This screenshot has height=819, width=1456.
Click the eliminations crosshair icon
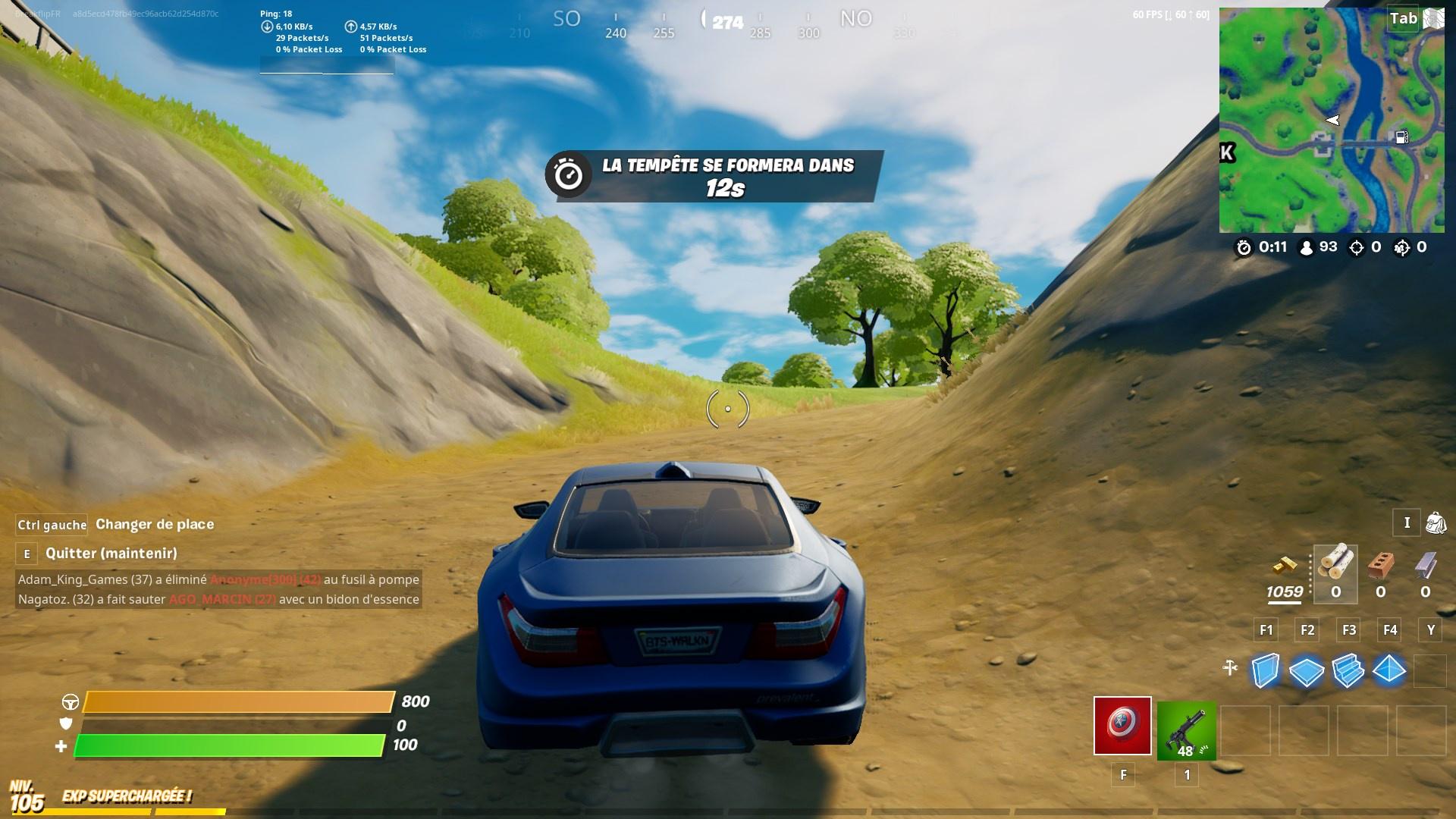point(1357,247)
